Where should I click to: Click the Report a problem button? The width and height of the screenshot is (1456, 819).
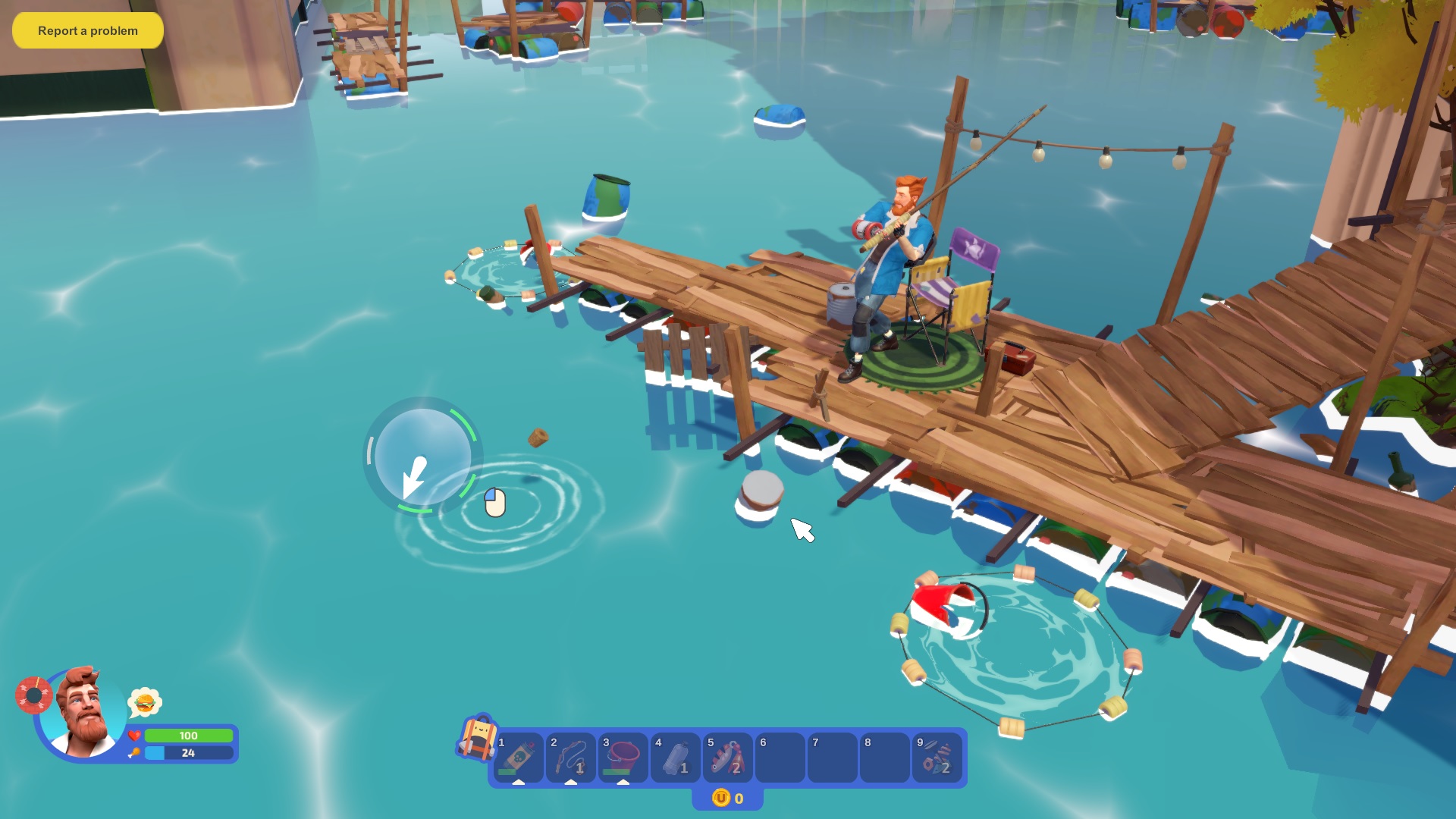click(88, 31)
